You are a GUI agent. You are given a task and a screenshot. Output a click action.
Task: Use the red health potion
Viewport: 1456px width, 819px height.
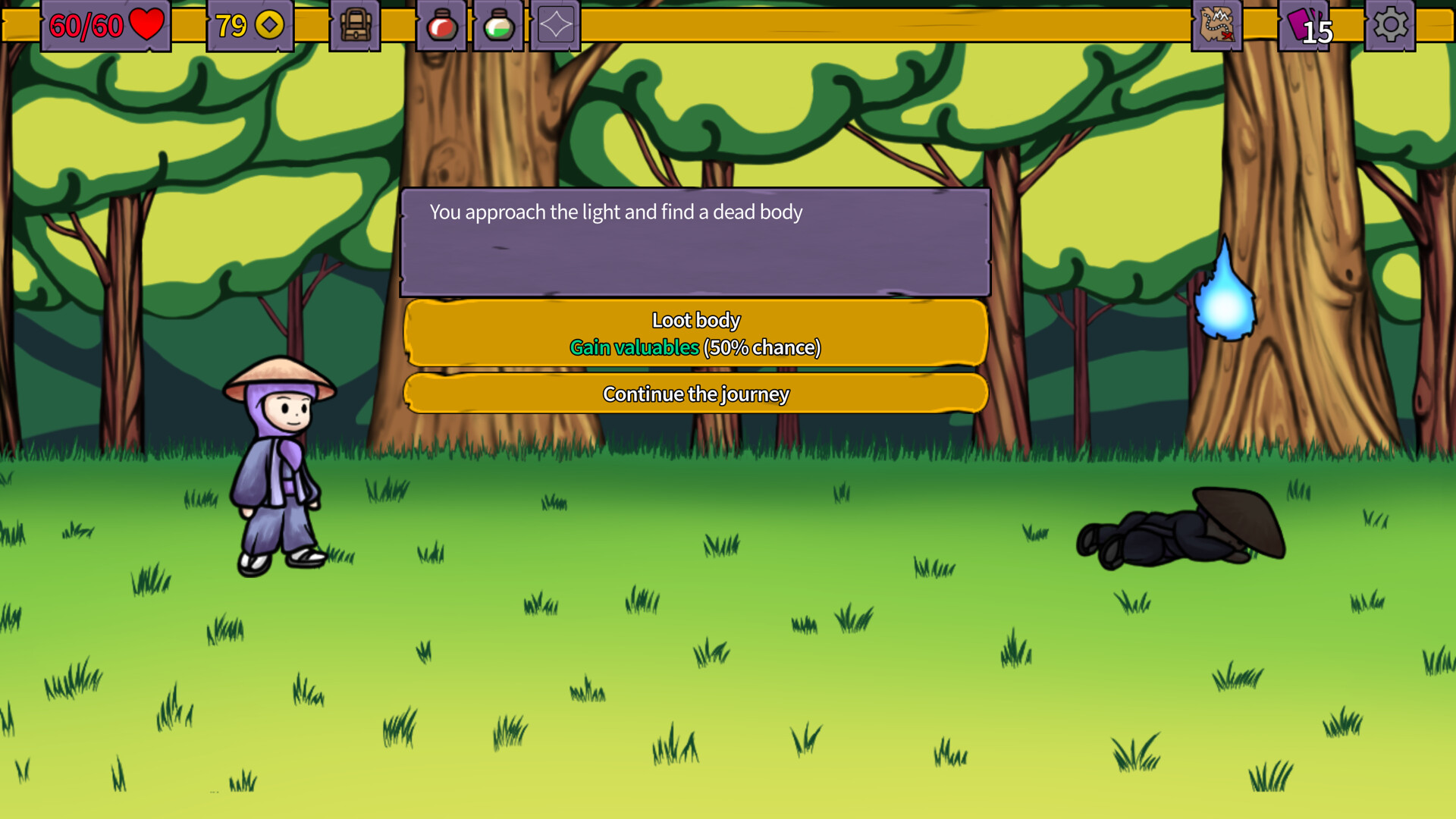point(441,25)
